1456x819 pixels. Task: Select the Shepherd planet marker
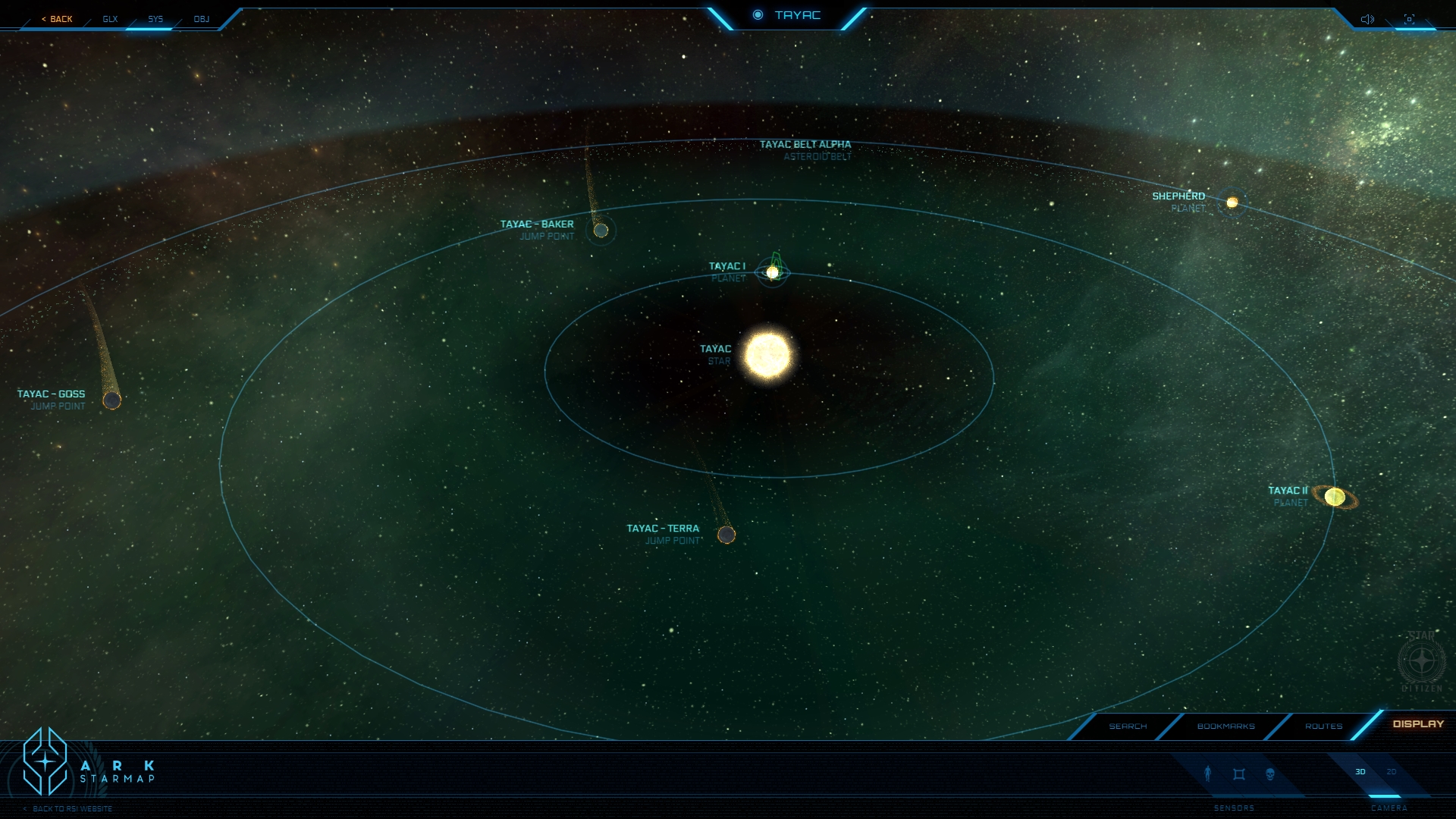pyautogui.click(x=1232, y=202)
